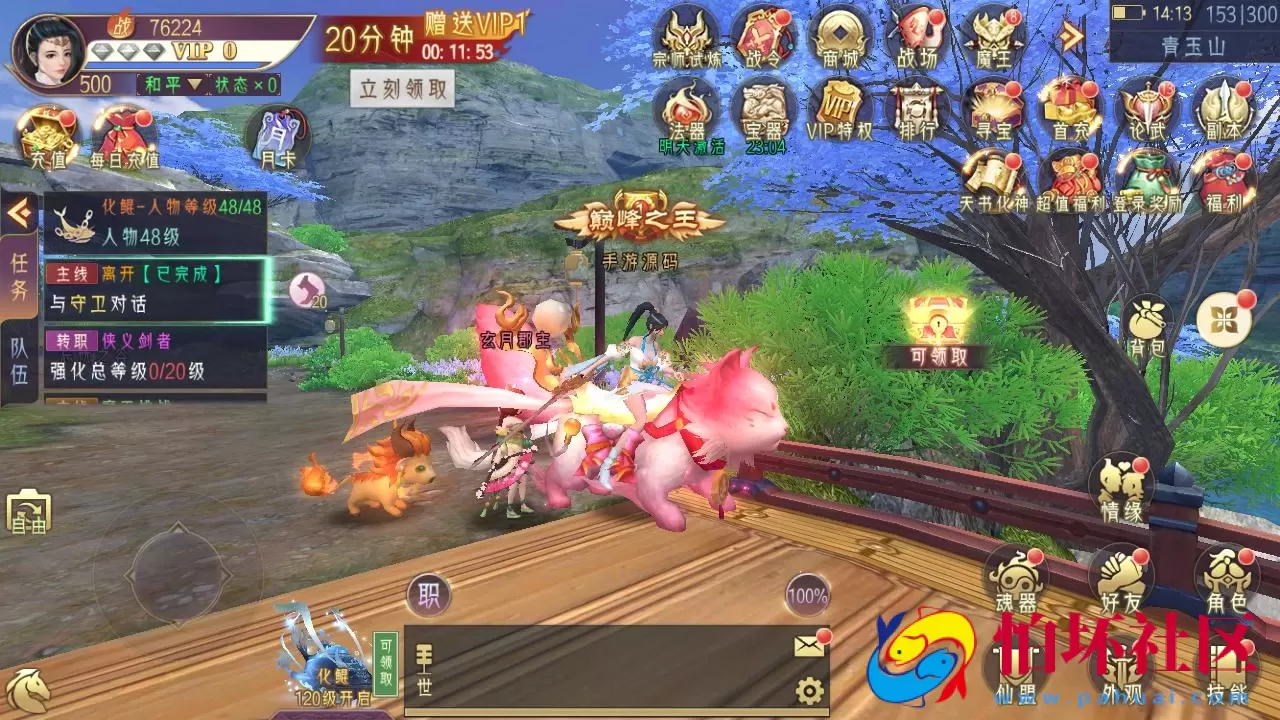Toggle the 自由 free camera mode

click(x=29, y=512)
